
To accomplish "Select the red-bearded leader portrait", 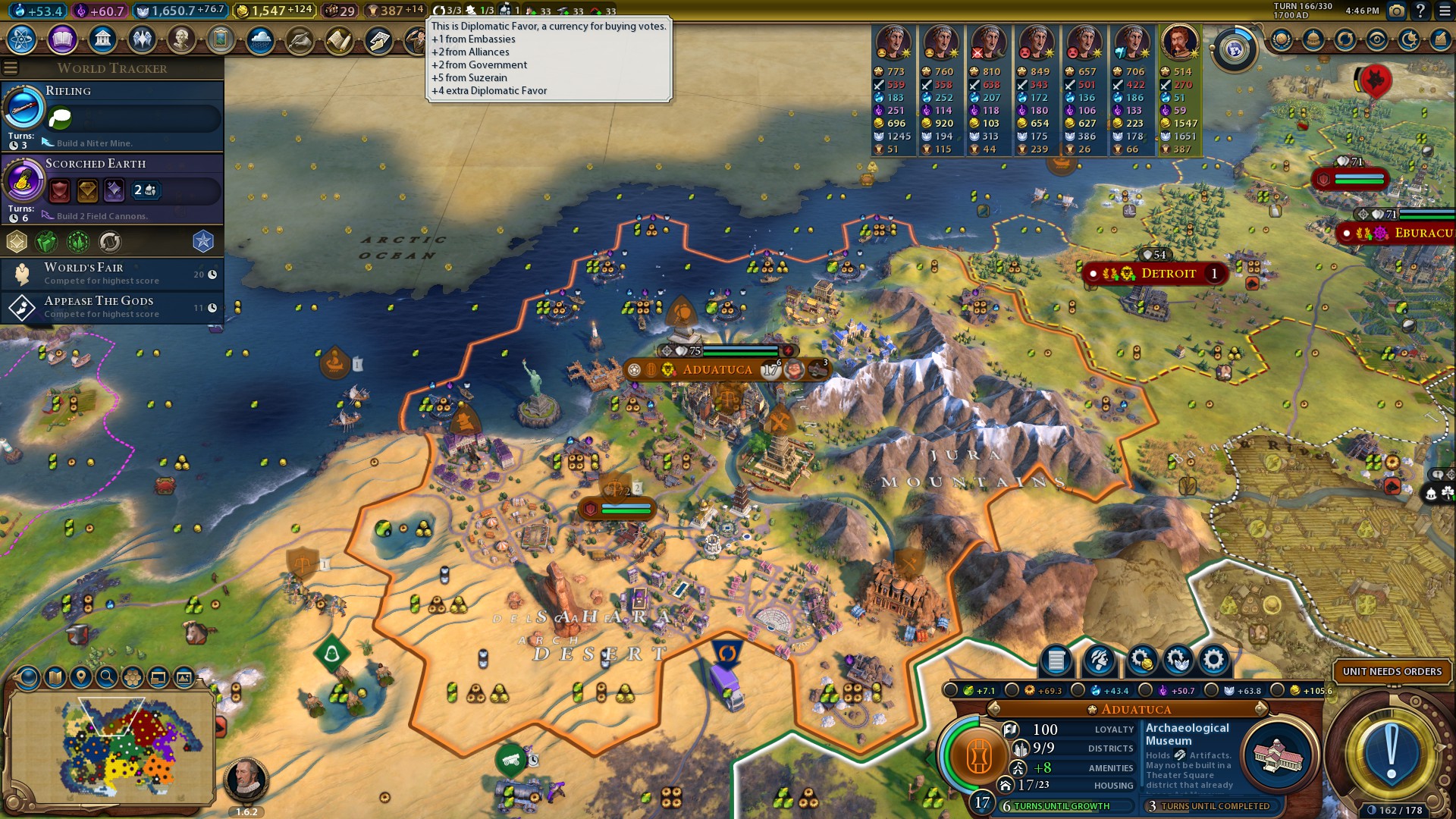I will click(1179, 42).
